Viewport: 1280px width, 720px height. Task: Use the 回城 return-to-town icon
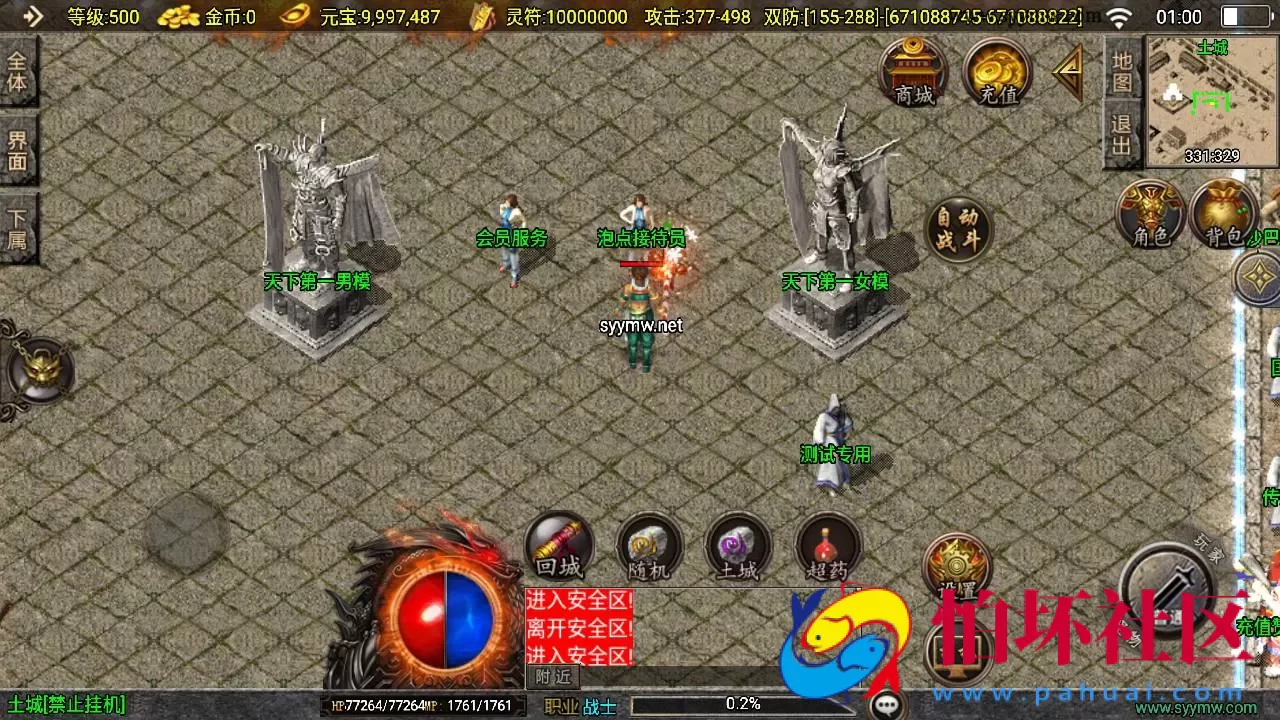558,546
